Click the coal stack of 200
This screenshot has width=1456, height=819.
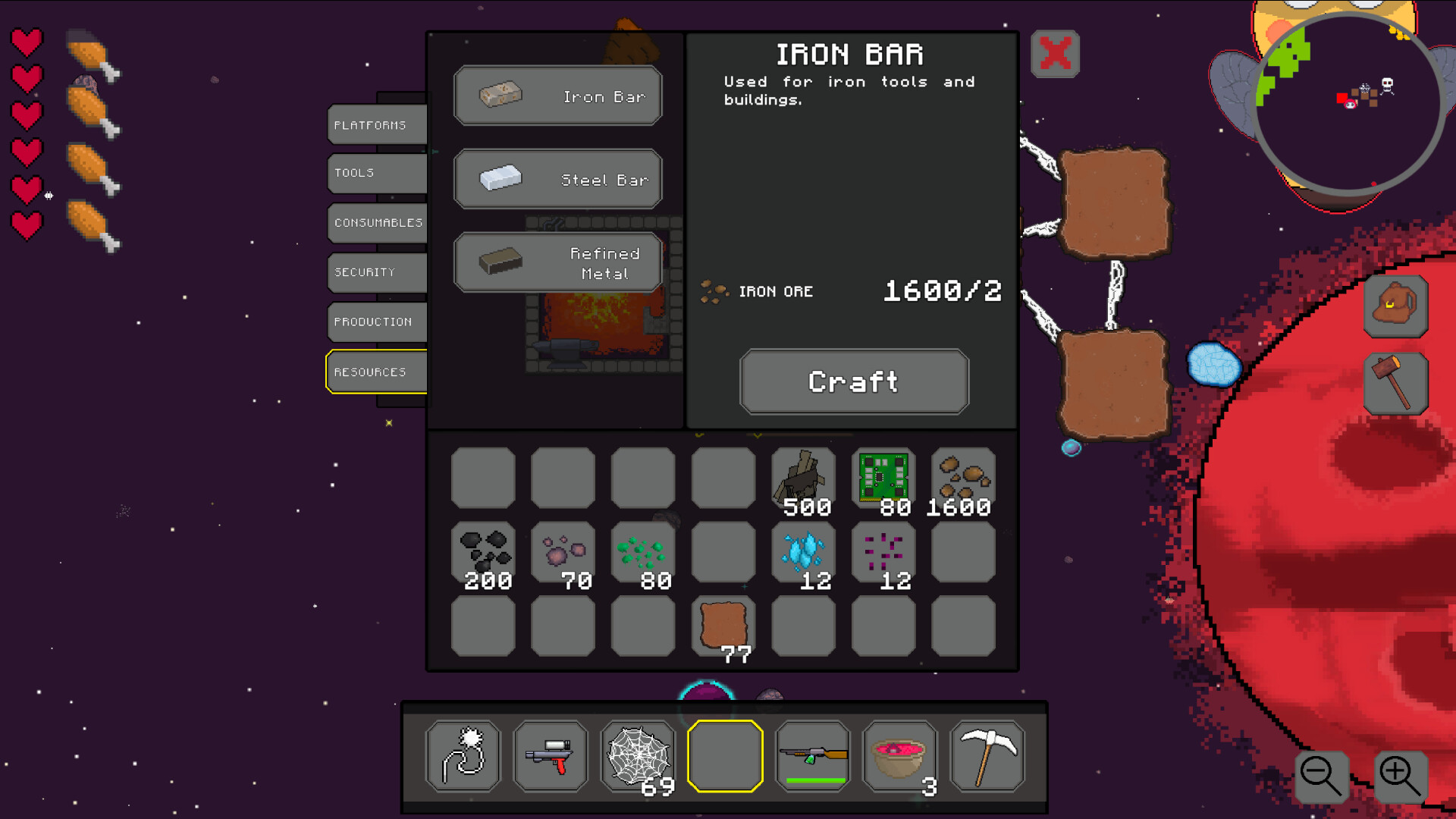coord(484,552)
